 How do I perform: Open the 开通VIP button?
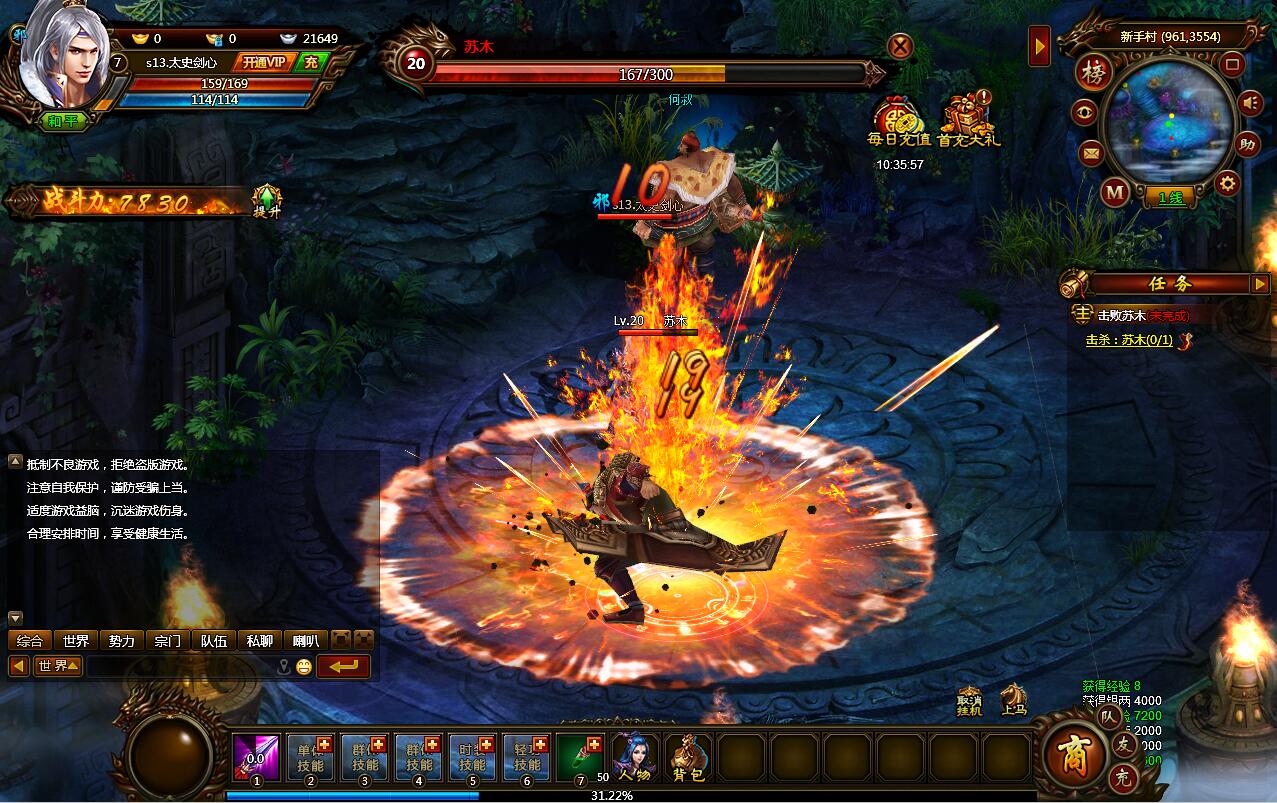264,63
